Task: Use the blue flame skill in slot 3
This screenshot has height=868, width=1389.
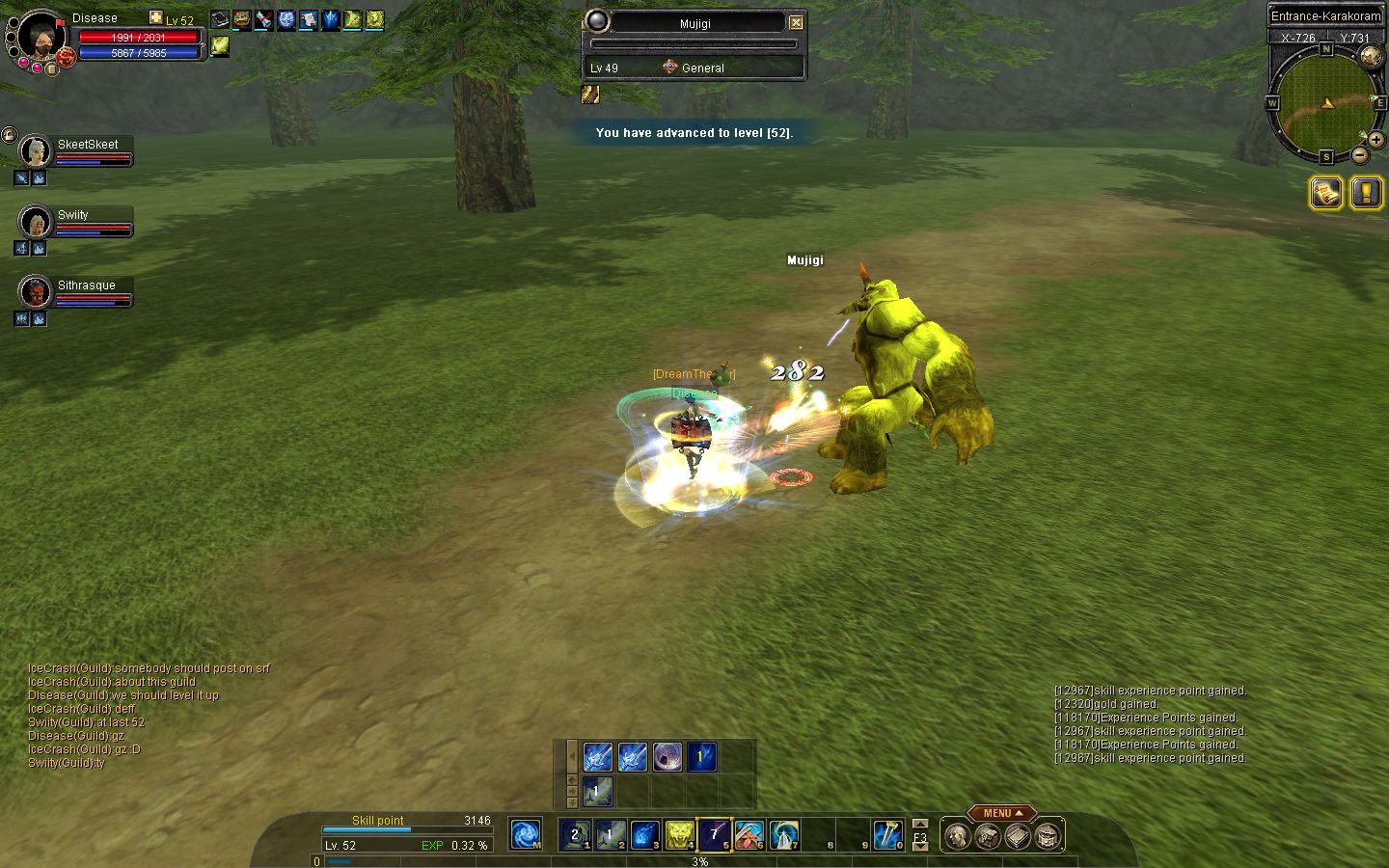Action: coord(644,834)
